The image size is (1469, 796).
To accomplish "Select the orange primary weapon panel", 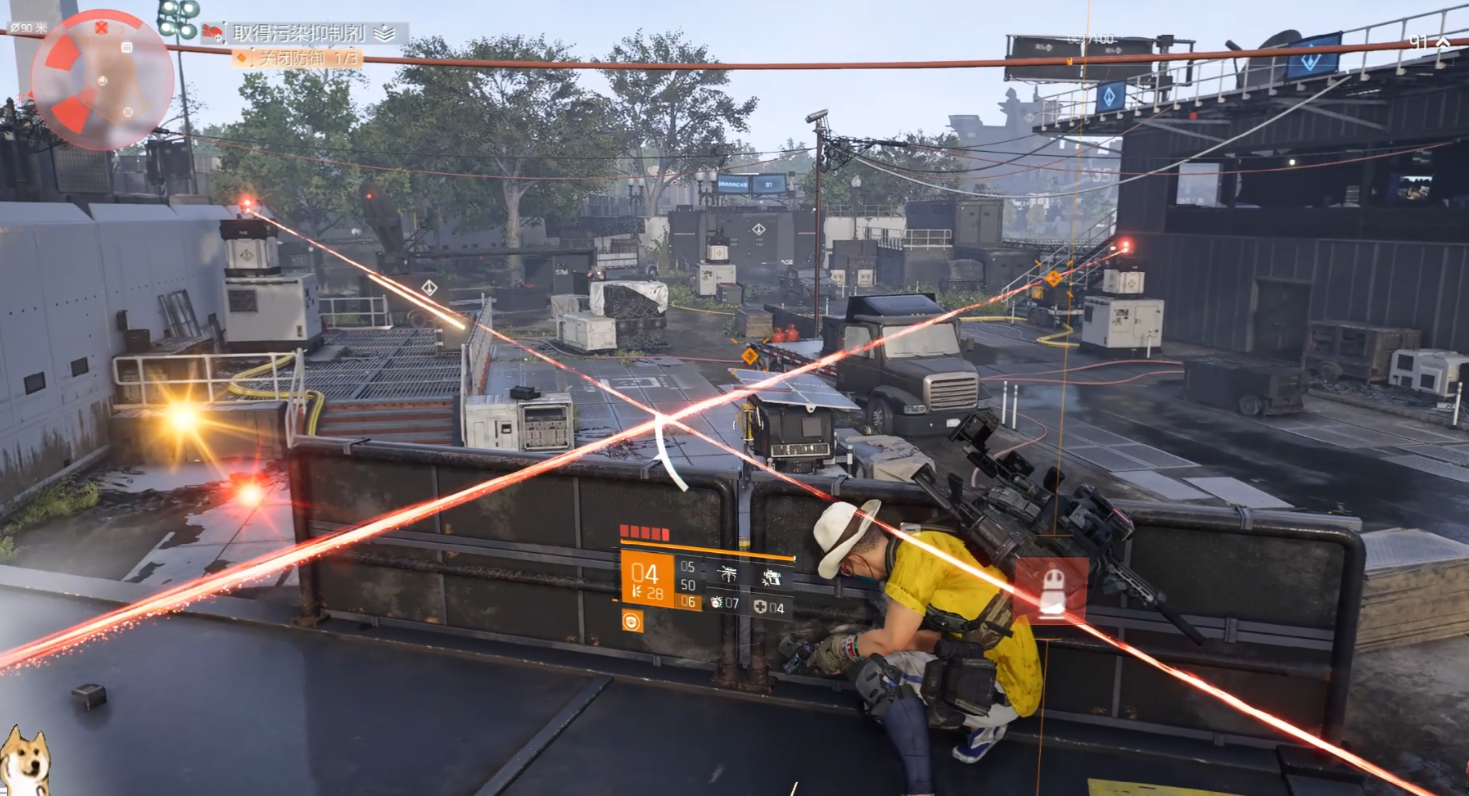I will click(x=647, y=580).
